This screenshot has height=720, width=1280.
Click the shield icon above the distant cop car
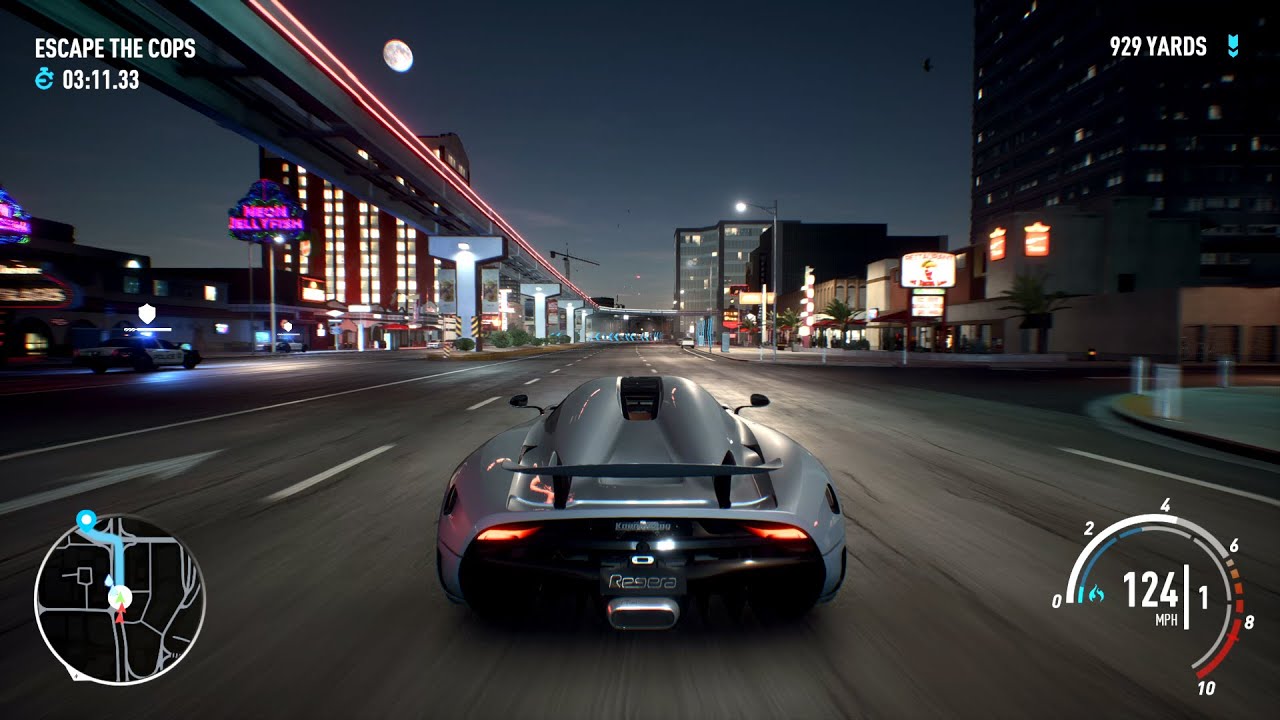click(x=288, y=326)
